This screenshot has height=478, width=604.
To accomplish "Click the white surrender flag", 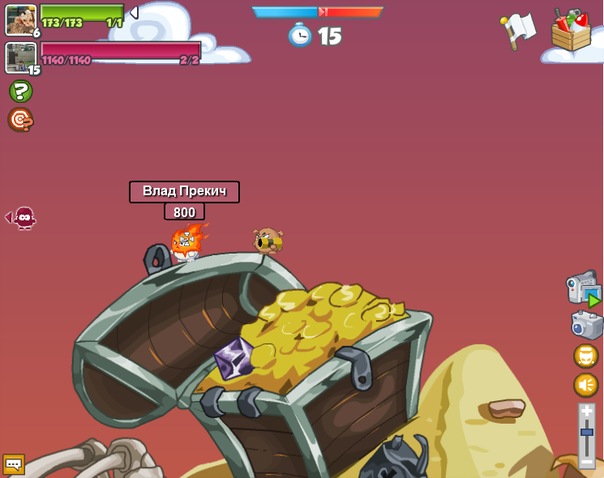I will [x=519, y=30].
